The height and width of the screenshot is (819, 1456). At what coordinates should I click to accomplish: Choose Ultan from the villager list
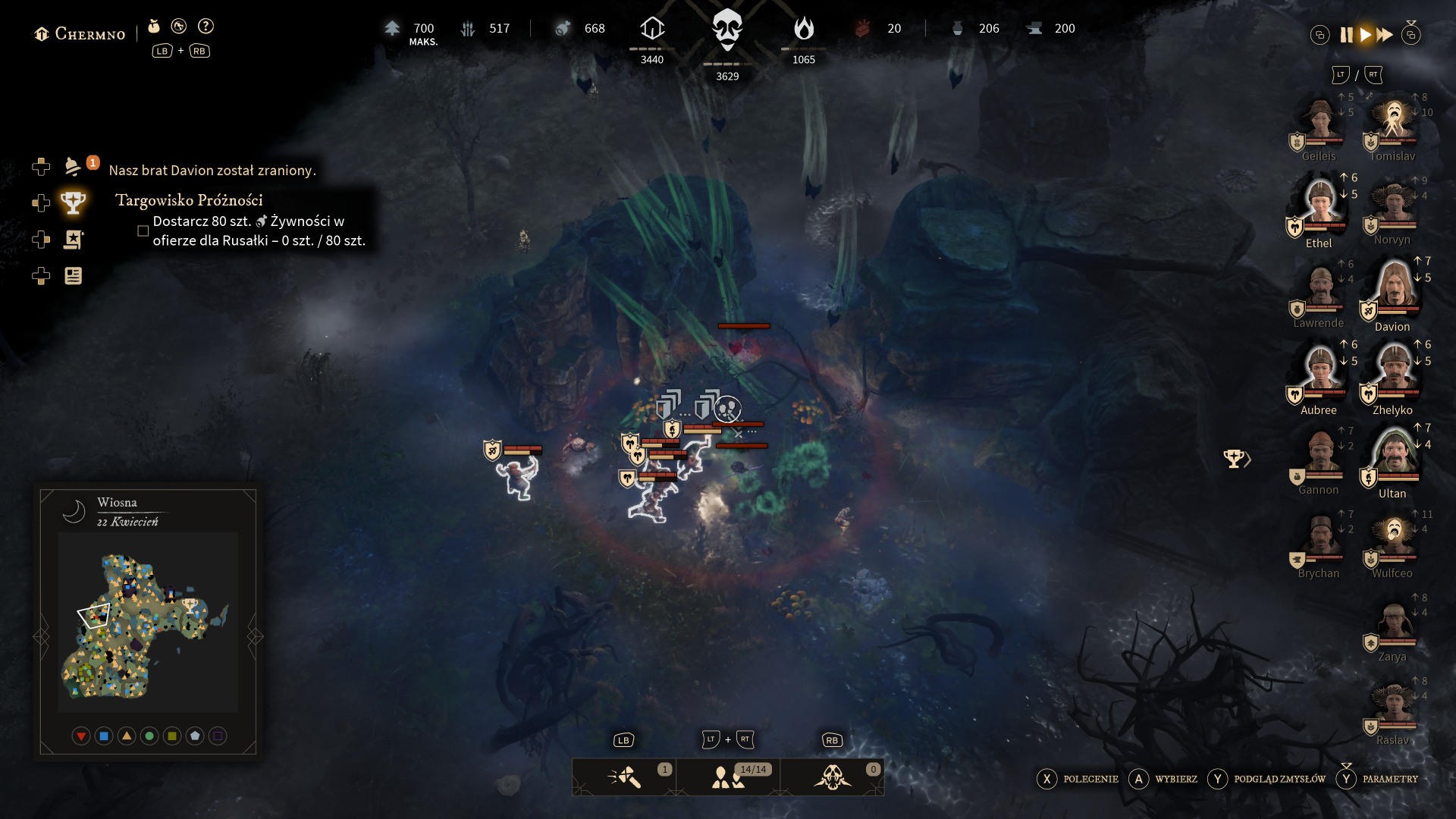1394,455
